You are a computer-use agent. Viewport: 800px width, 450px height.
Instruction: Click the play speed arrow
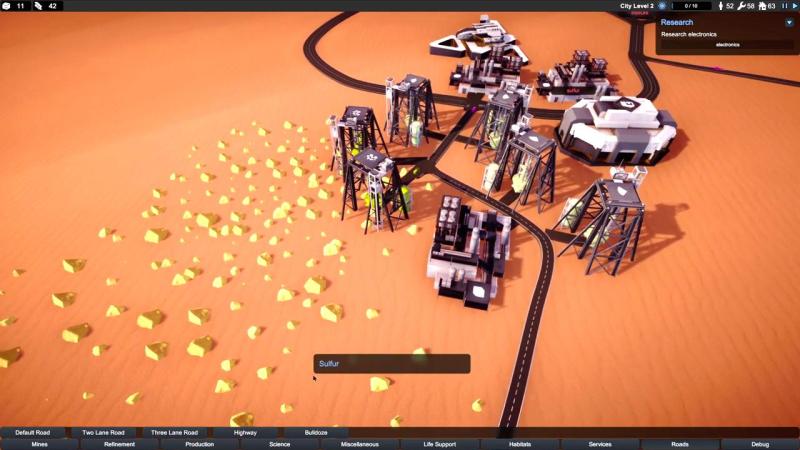point(795,6)
